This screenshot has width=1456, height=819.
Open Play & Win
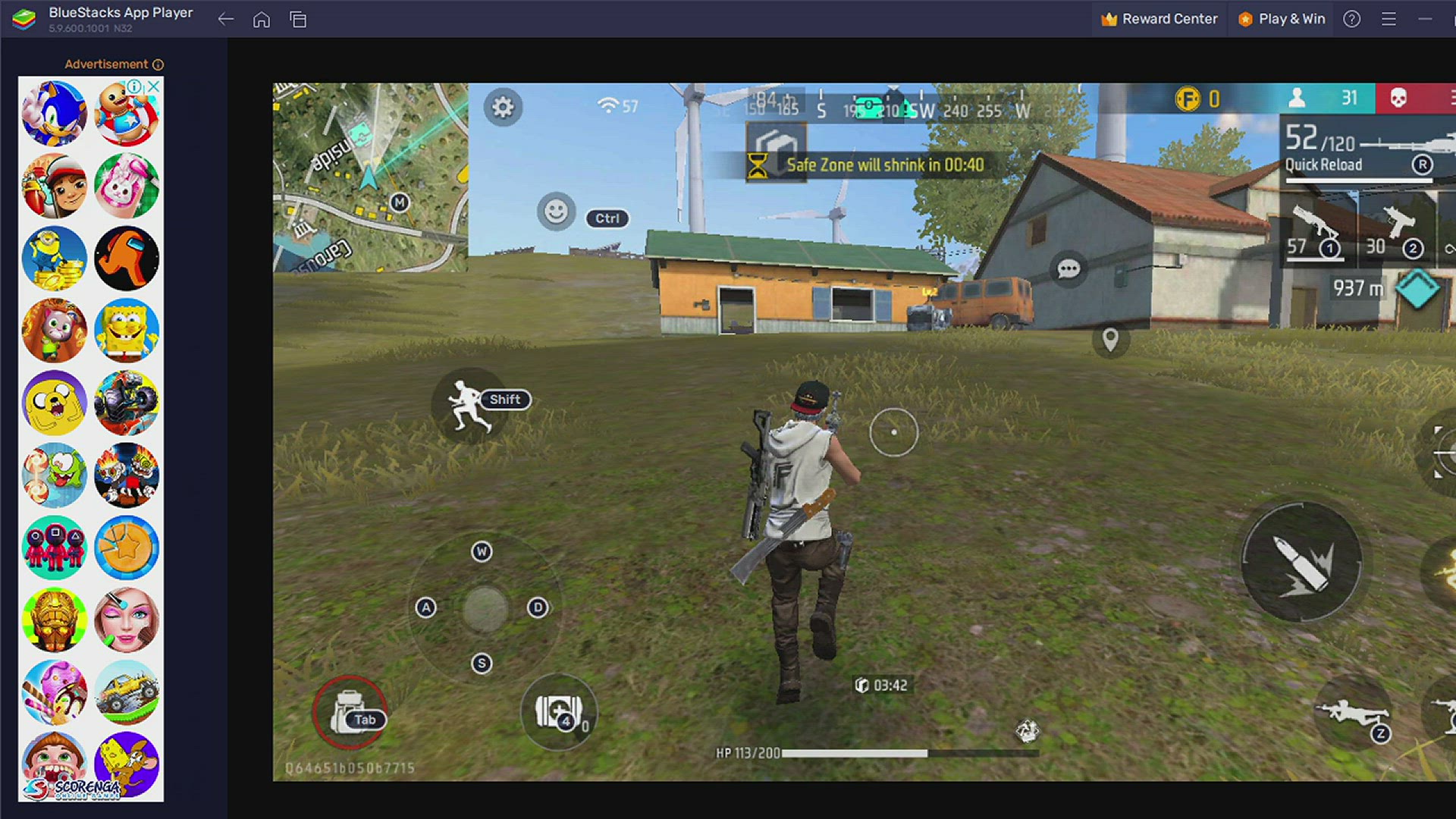[1282, 19]
